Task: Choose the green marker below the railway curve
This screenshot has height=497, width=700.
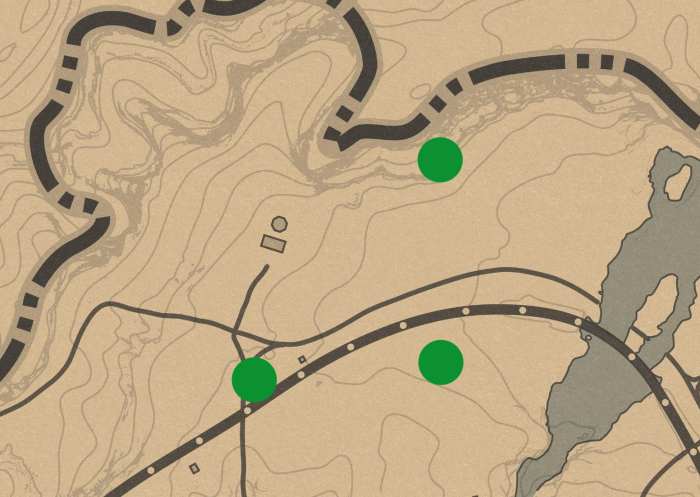Action: [441, 362]
